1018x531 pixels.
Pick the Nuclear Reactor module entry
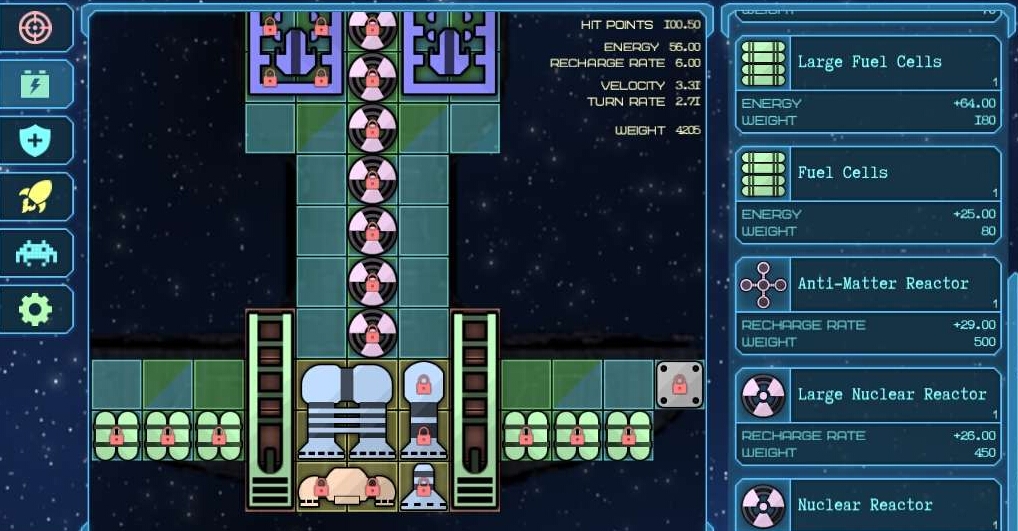[x=868, y=505]
